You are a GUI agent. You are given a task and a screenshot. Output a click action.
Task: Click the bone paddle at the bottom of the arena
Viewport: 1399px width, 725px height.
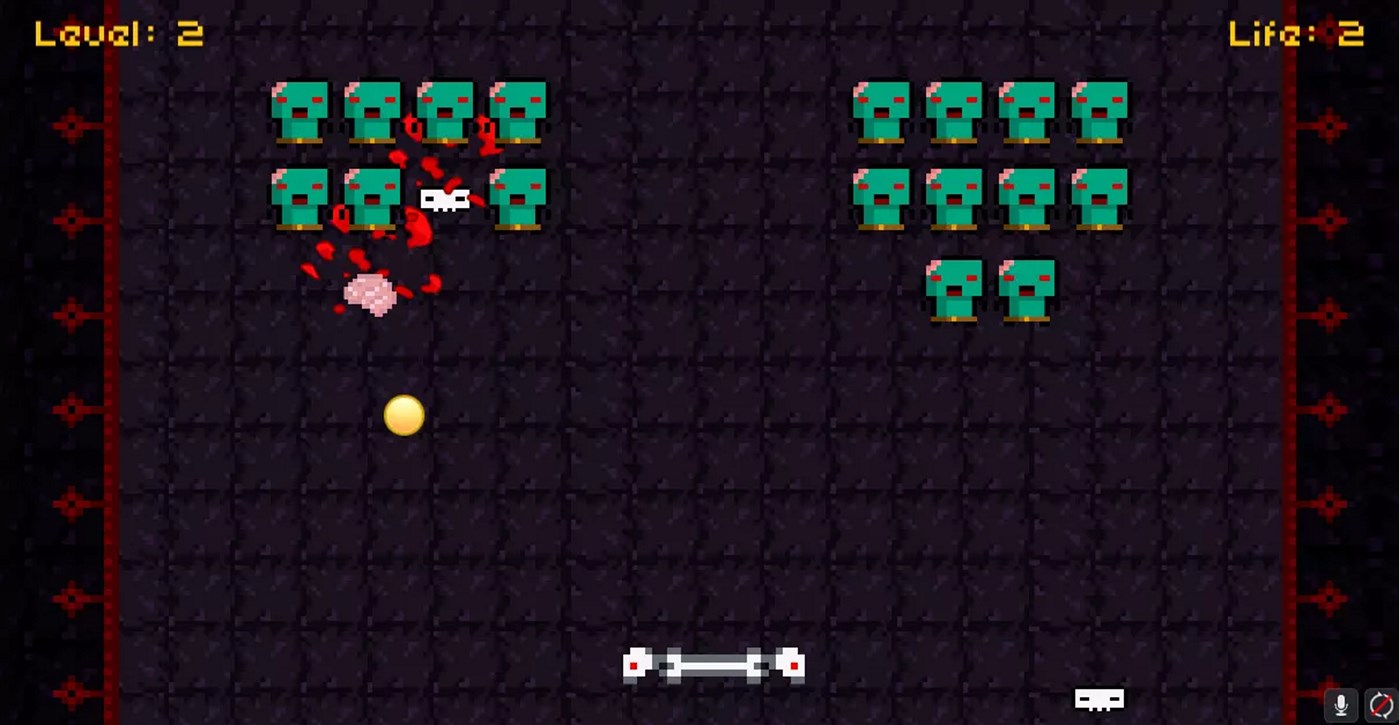(x=713, y=665)
